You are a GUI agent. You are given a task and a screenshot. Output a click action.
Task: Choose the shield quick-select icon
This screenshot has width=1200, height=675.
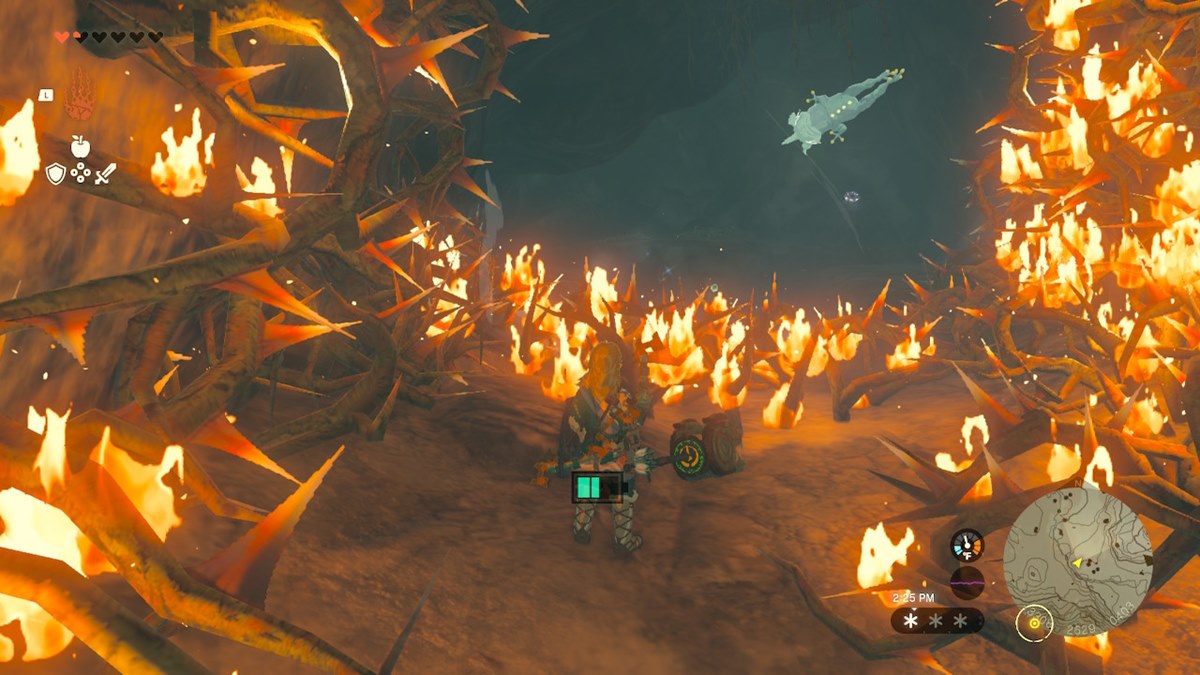click(x=56, y=174)
